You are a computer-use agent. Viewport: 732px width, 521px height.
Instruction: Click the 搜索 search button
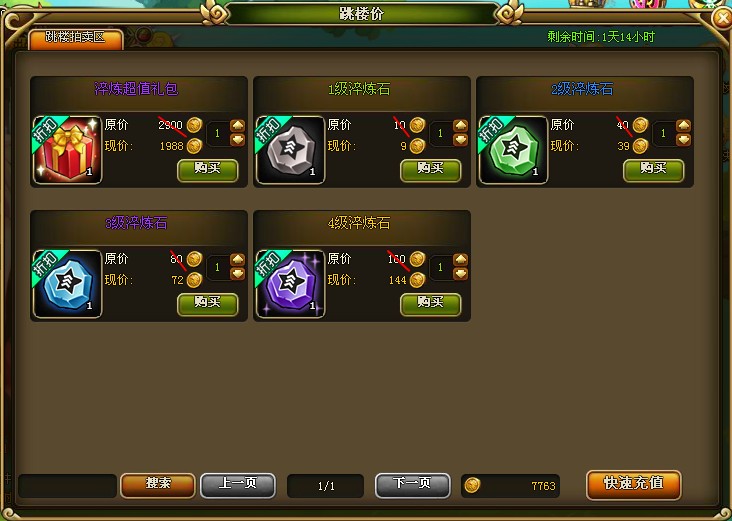pos(158,484)
